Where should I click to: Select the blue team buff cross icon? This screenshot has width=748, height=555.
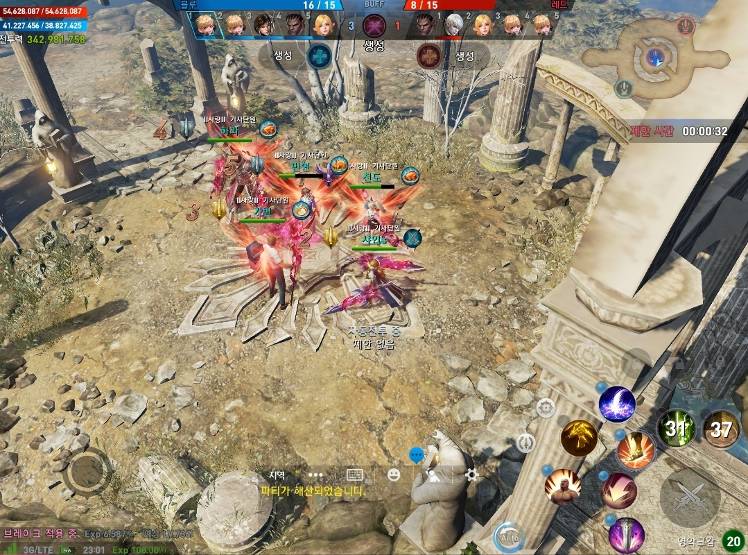coord(320,56)
